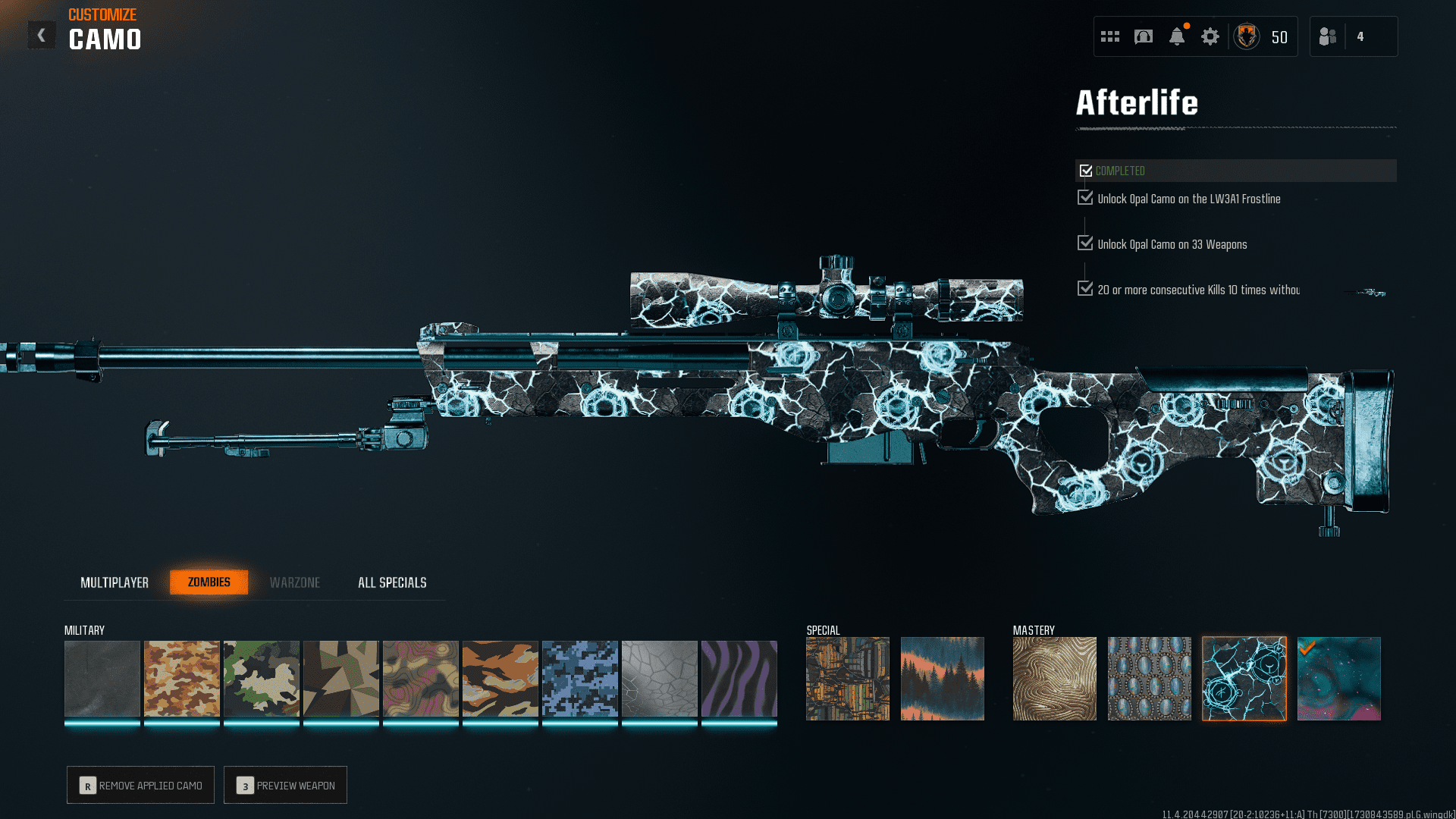This screenshot has height=819, width=1456.
Task: Select the Afterlife cyan cracked camo
Action: click(1244, 679)
